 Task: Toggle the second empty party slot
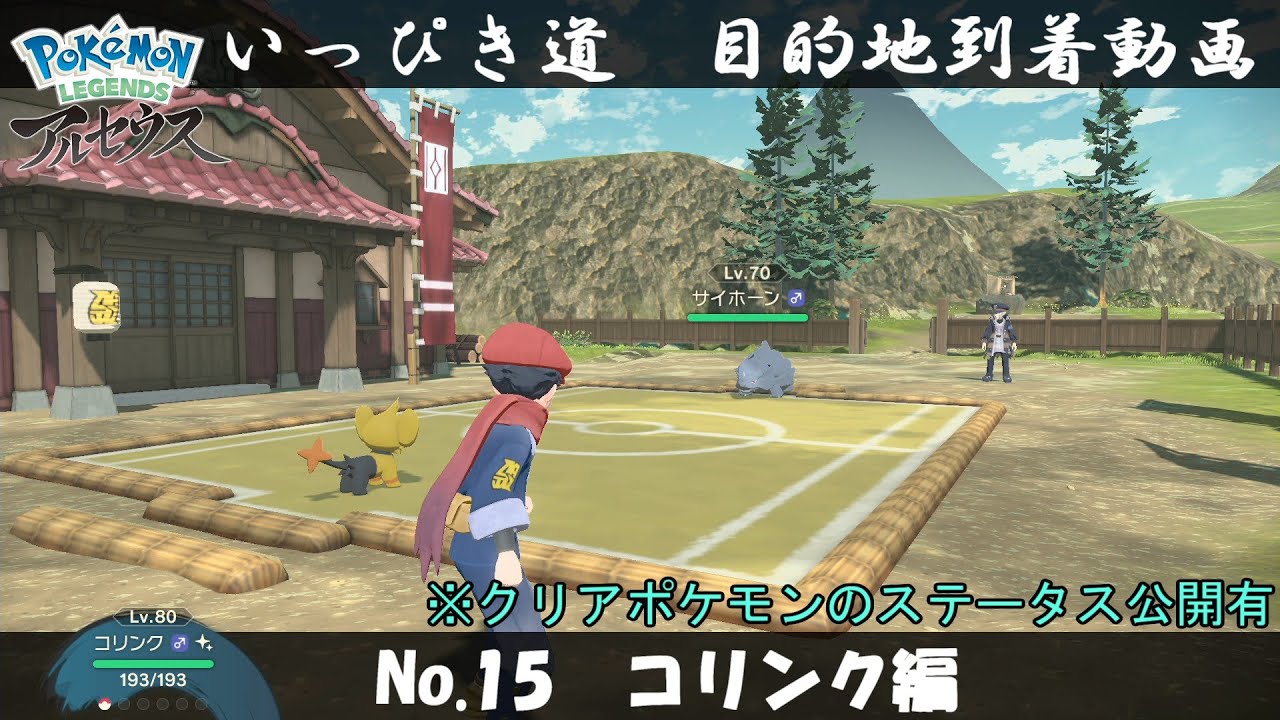point(122,704)
